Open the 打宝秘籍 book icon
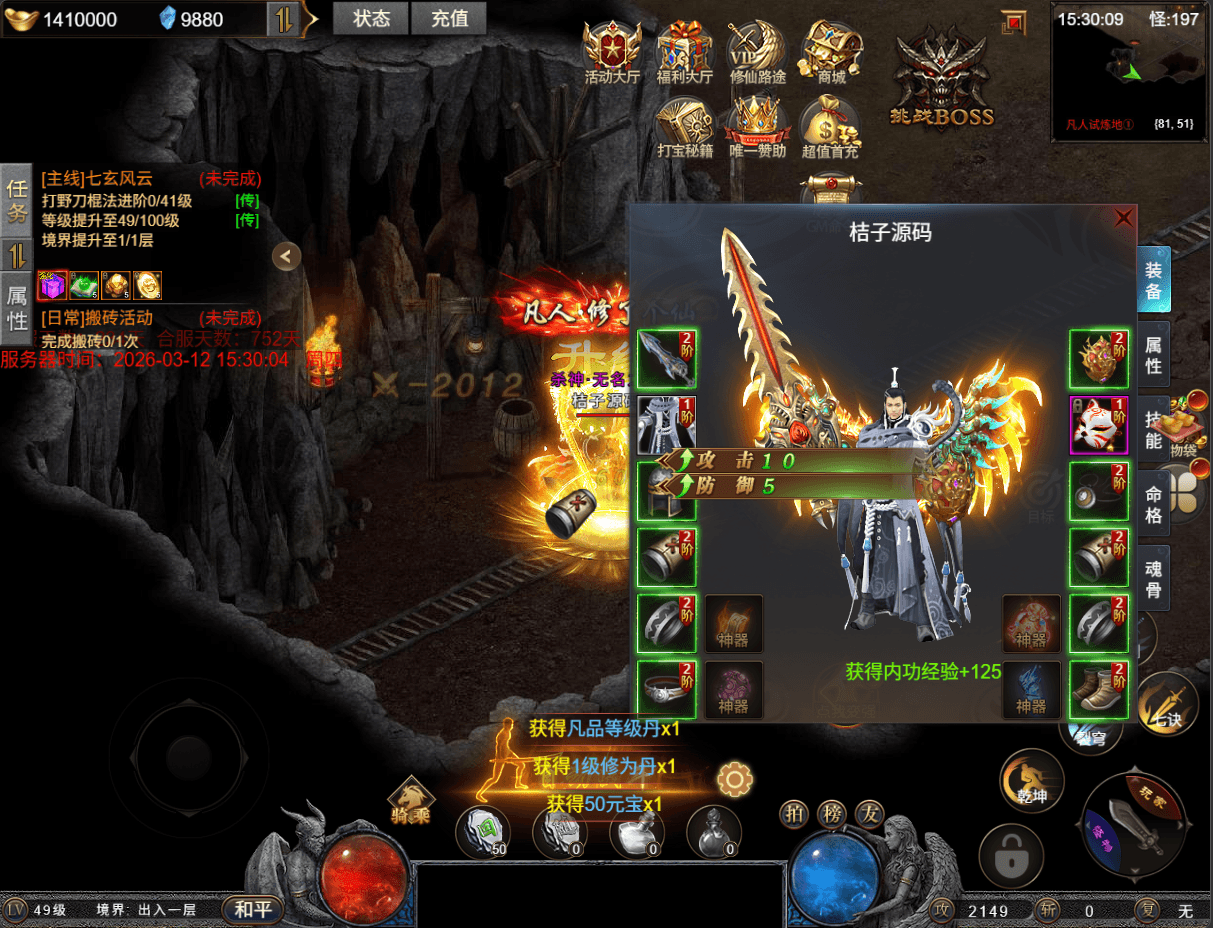 [684, 127]
